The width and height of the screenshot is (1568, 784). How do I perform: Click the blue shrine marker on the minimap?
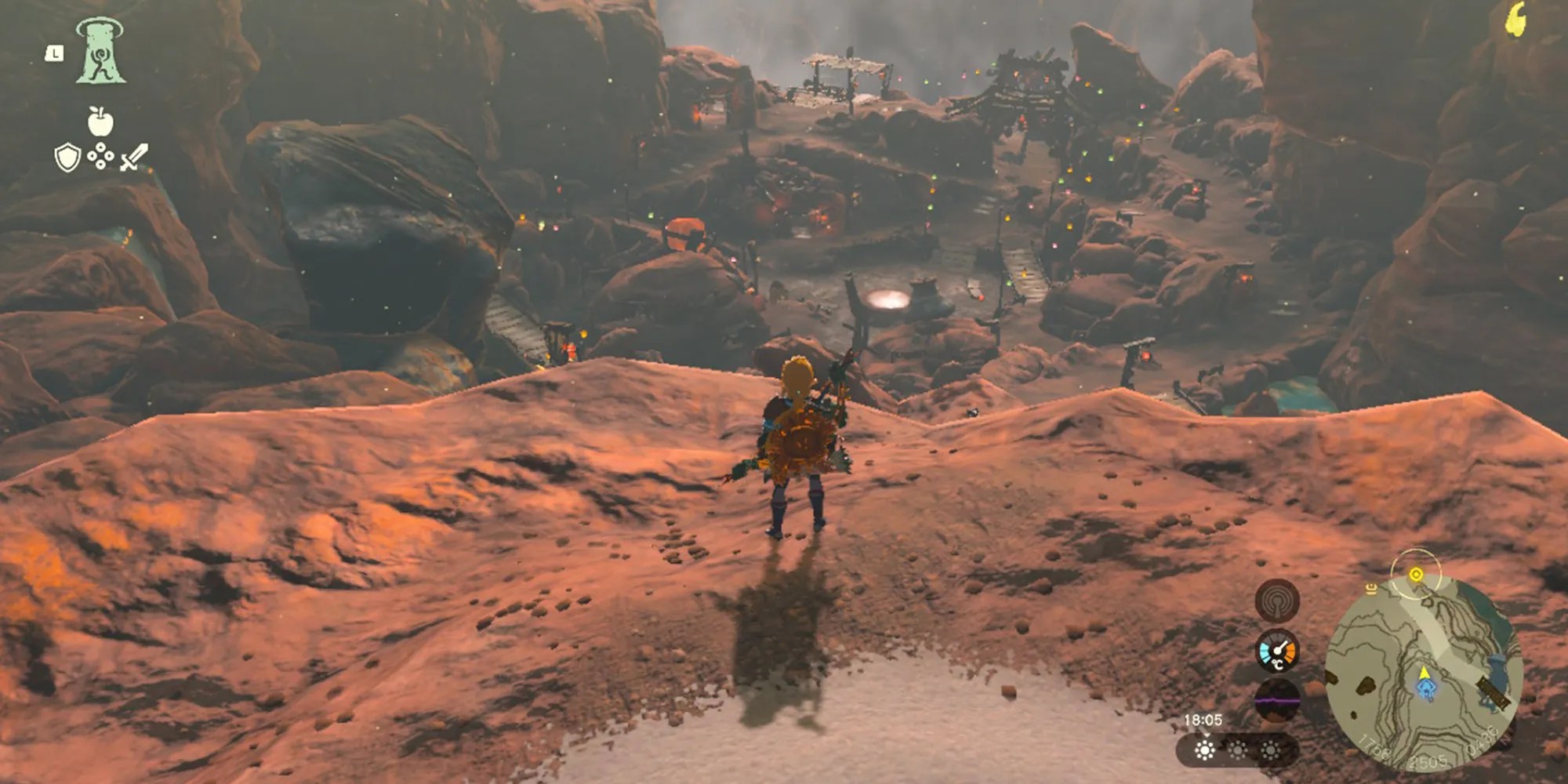tap(1425, 688)
